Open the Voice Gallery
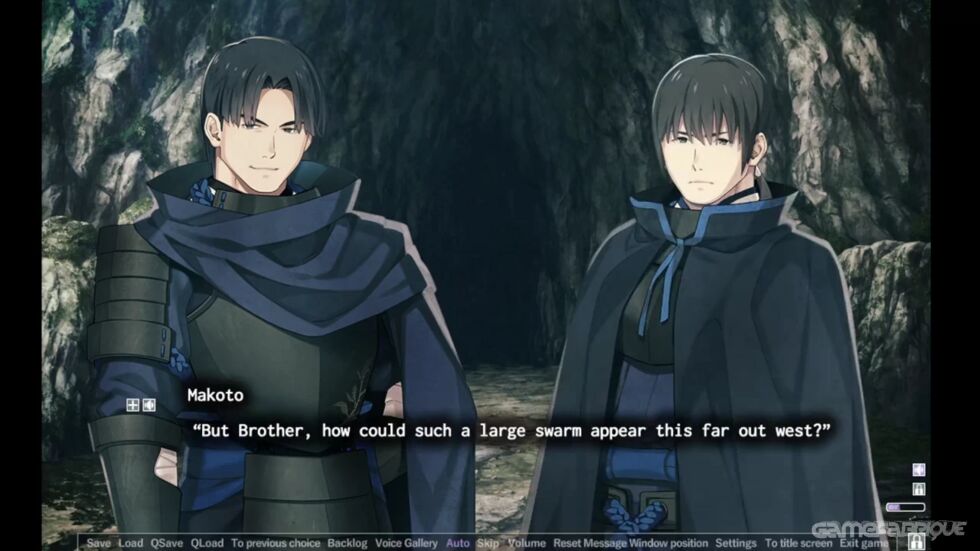The height and width of the screenshot is (551, 980). point(406,543)
